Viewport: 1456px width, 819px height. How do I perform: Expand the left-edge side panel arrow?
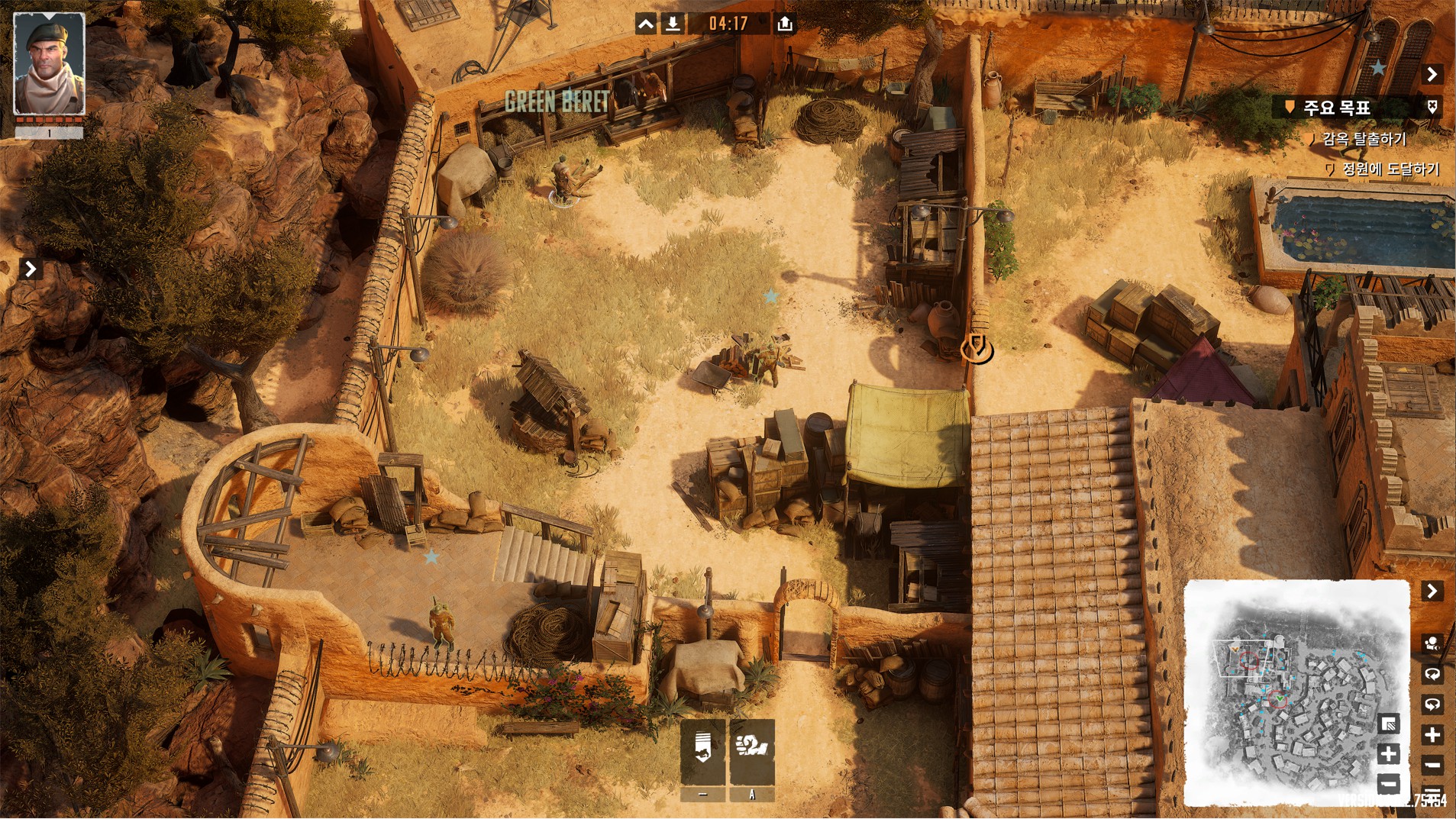(x=31, y=269)
